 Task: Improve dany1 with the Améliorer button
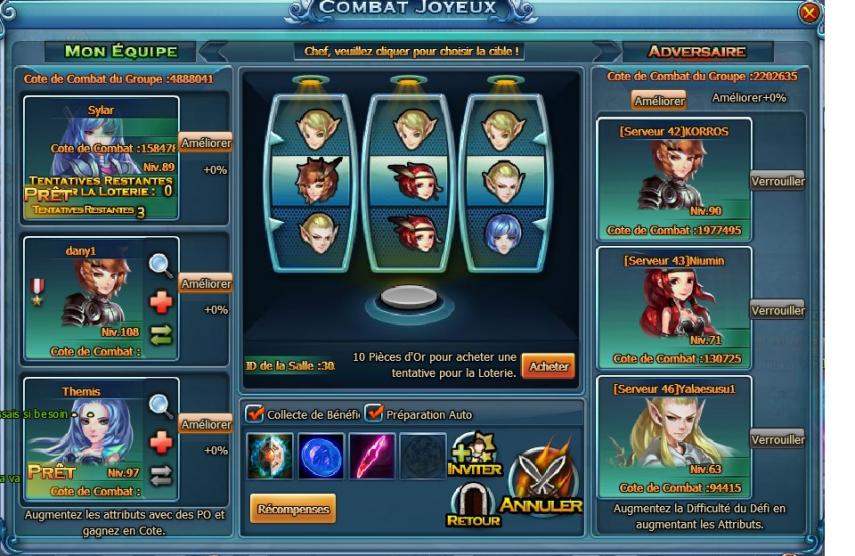coord(206,284)
